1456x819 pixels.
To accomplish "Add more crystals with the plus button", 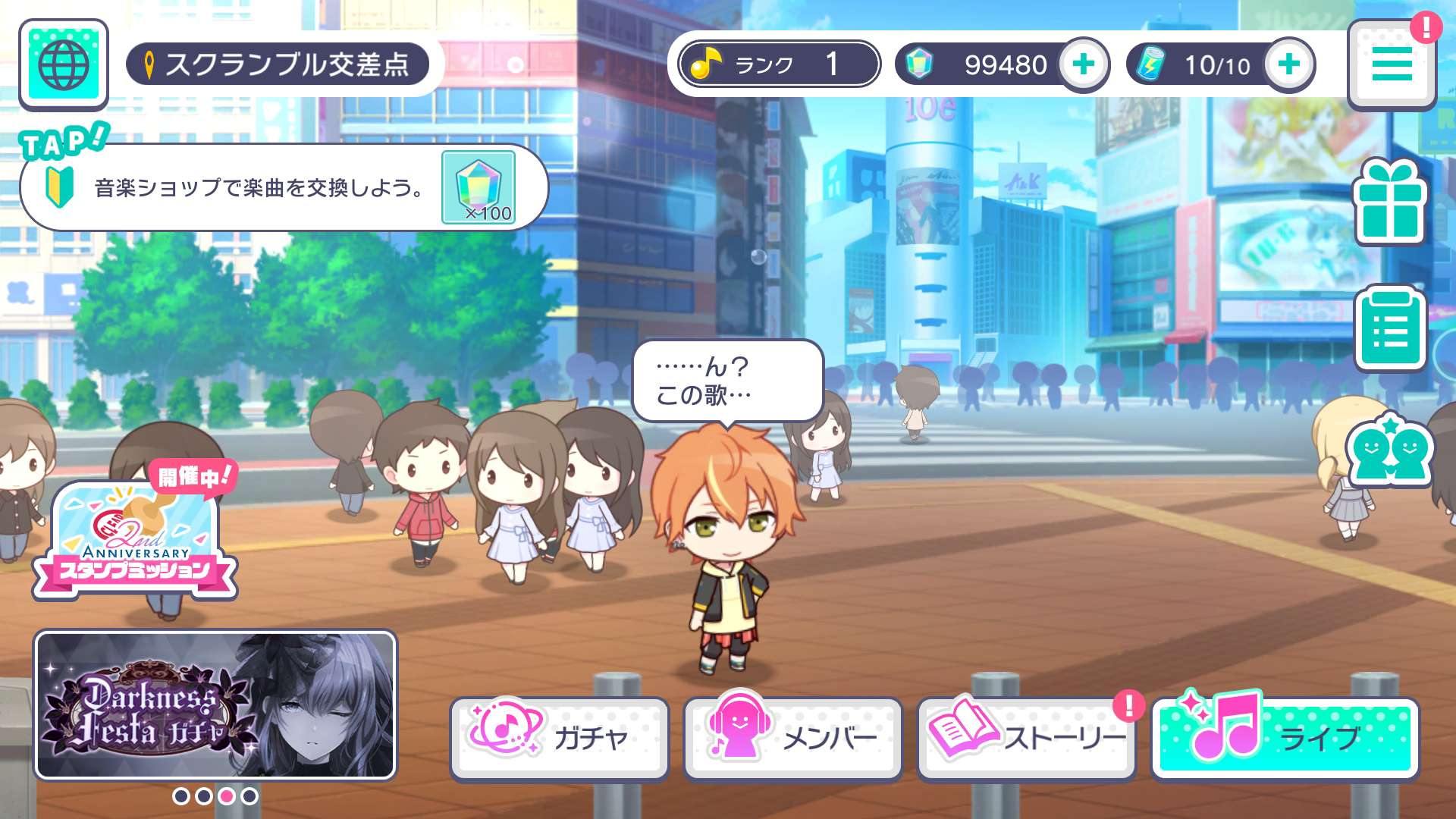I will click(x=1084, y=64).
